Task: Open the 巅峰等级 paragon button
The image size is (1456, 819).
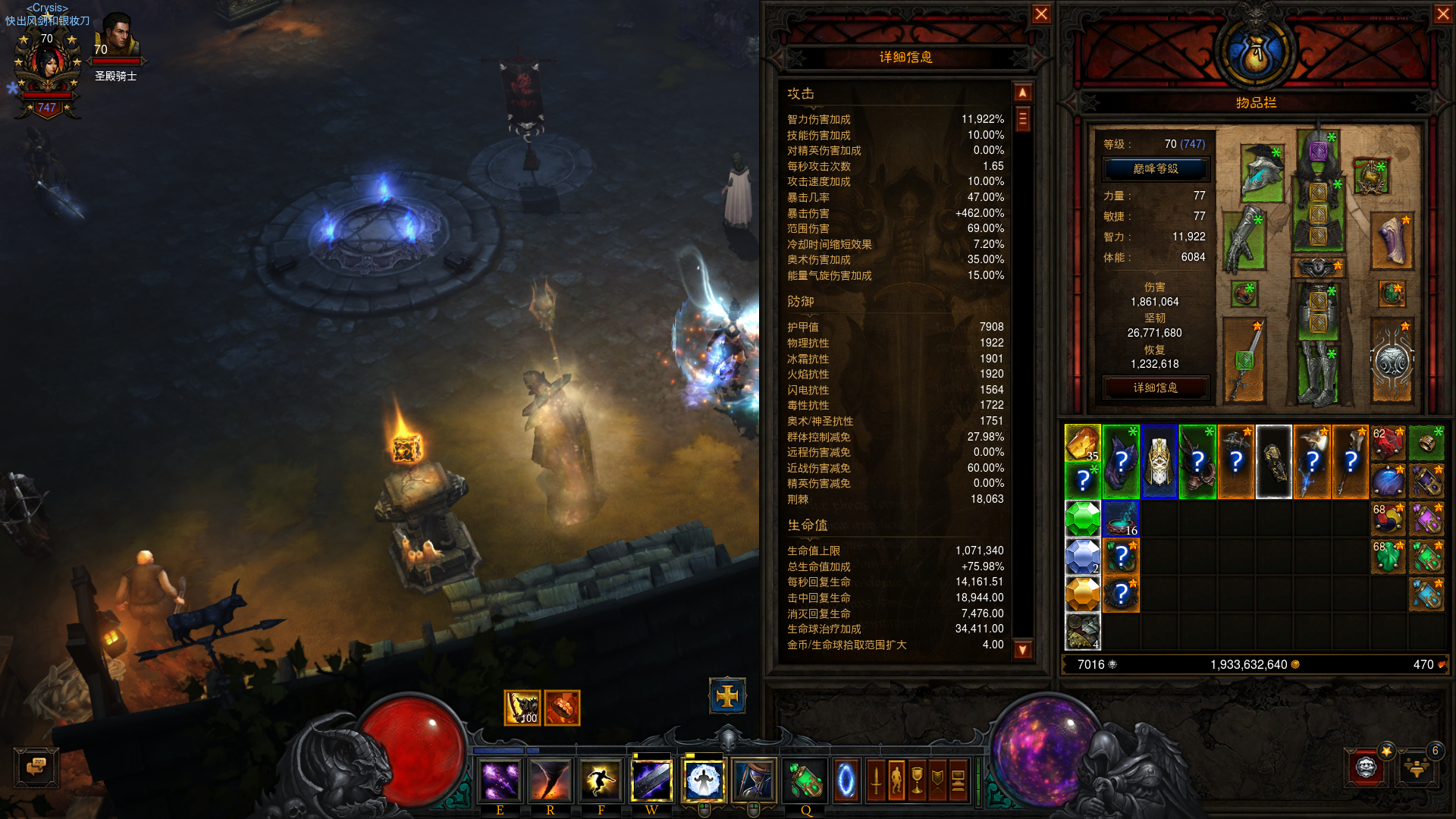Action: (1155, 169)
